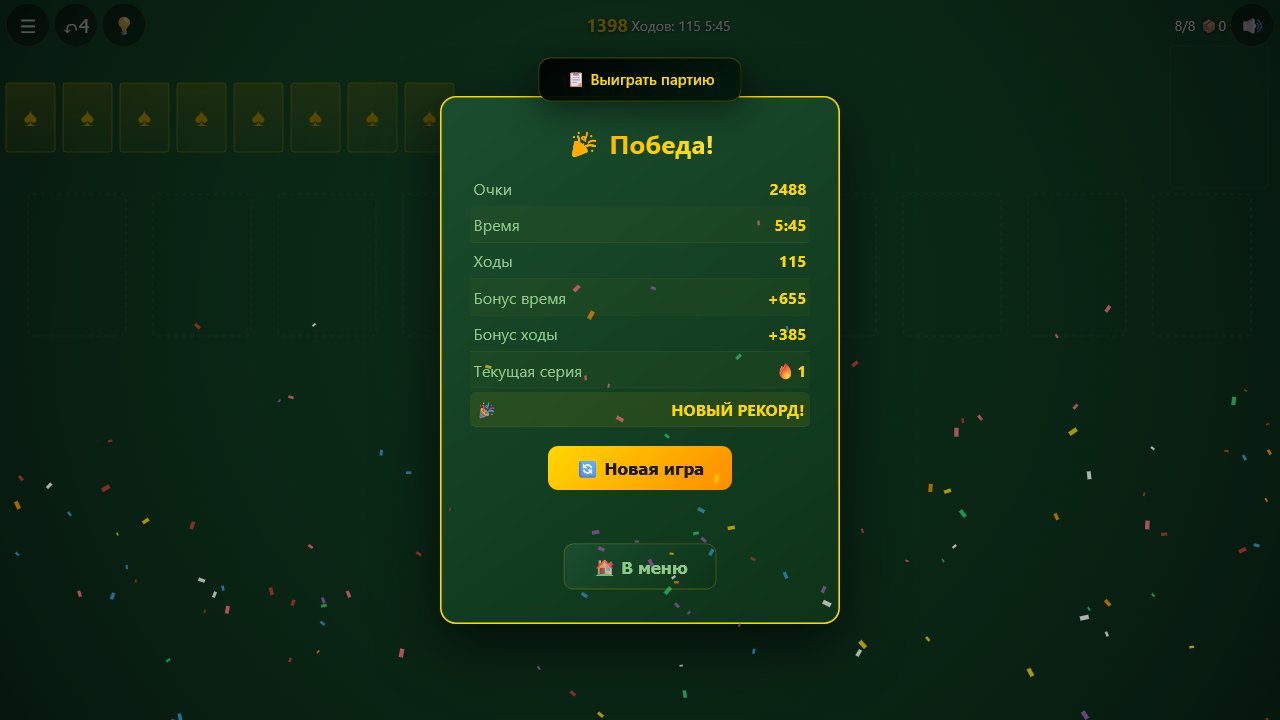This screenshot has width=1280, height=720.
Task: Mute the game sound
Action: click(1251, 25)
